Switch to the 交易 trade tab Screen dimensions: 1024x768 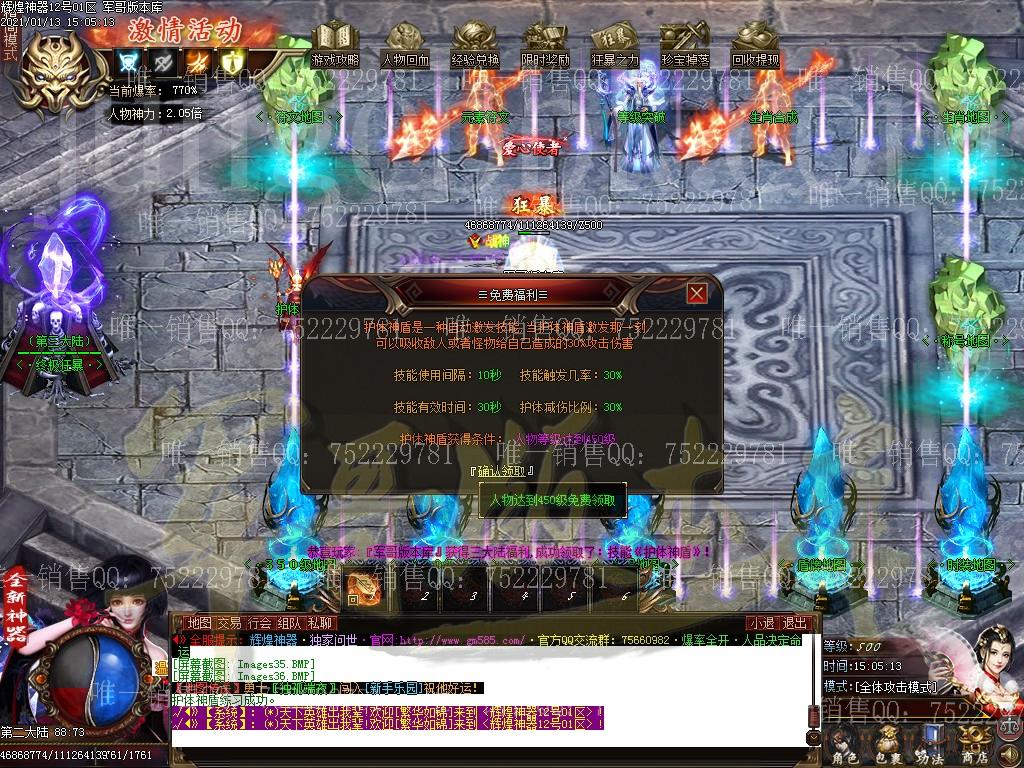(229, 623)
